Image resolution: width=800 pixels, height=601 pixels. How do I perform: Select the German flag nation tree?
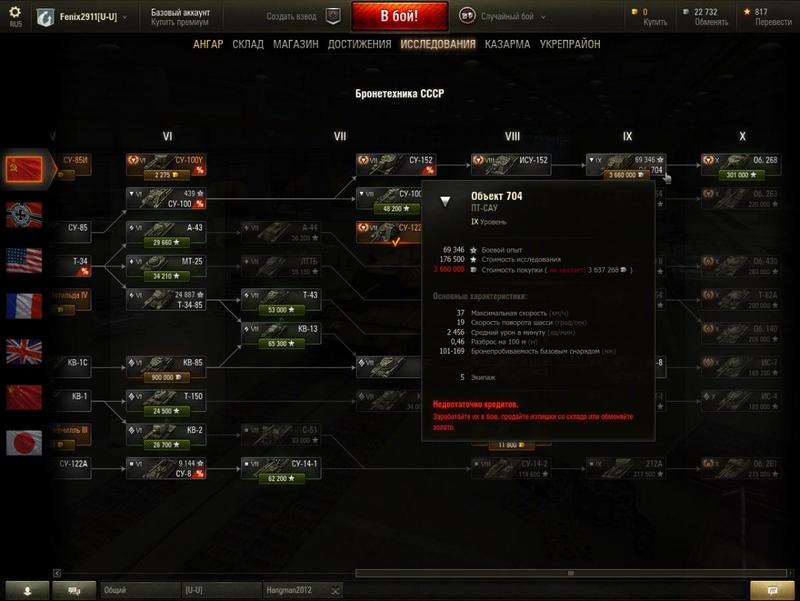tap(24, 215)
